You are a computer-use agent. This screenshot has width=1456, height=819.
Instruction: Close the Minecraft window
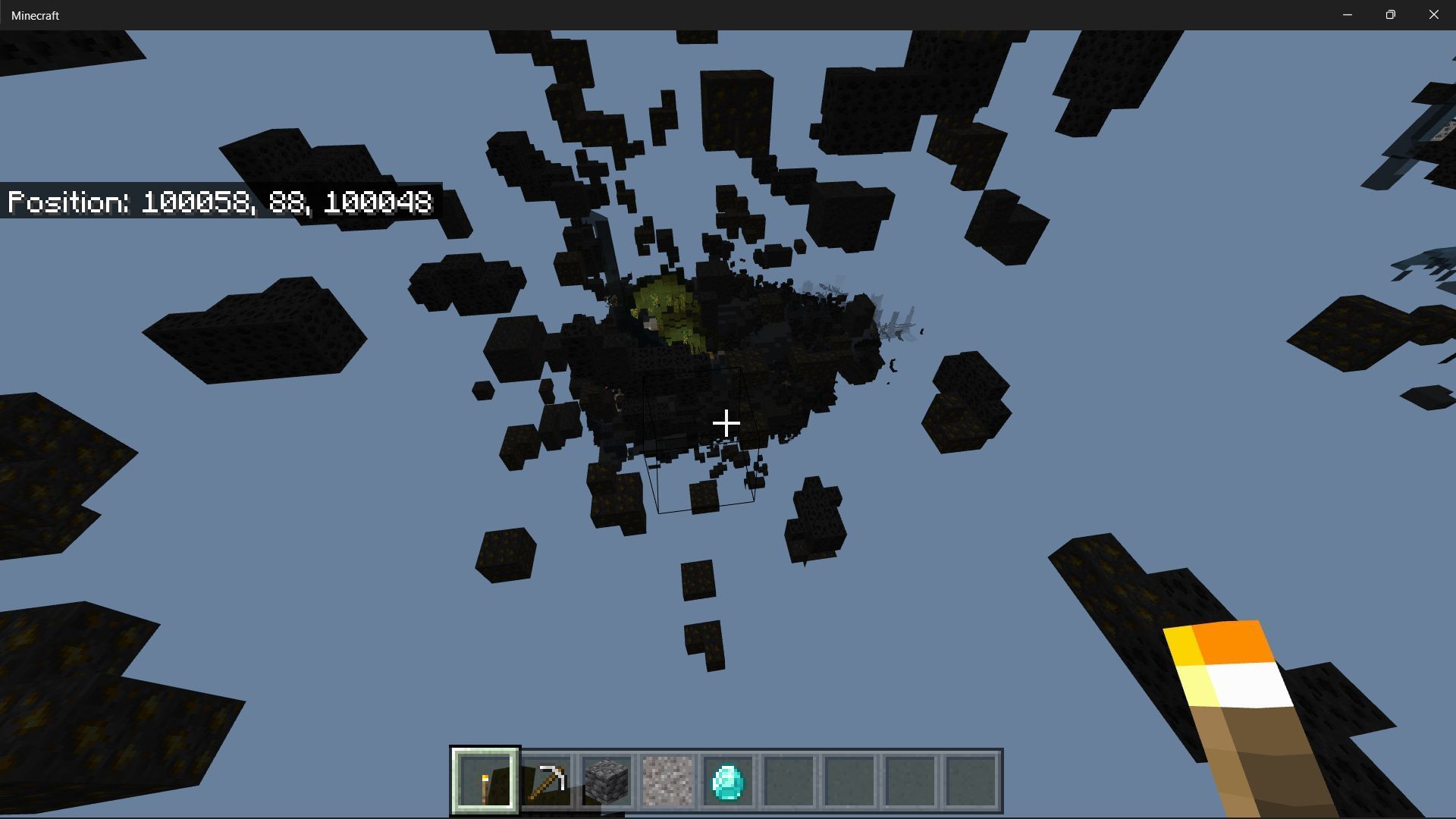click(x=1433, y=15)
